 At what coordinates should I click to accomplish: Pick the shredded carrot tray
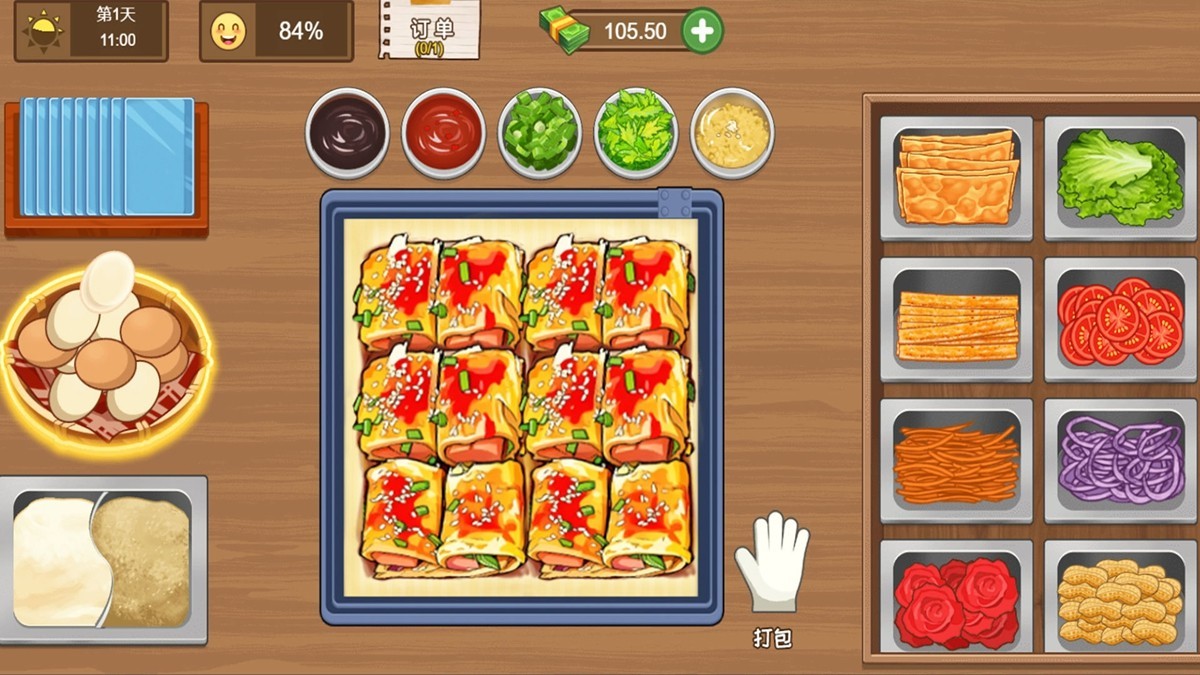pos(956,461)
